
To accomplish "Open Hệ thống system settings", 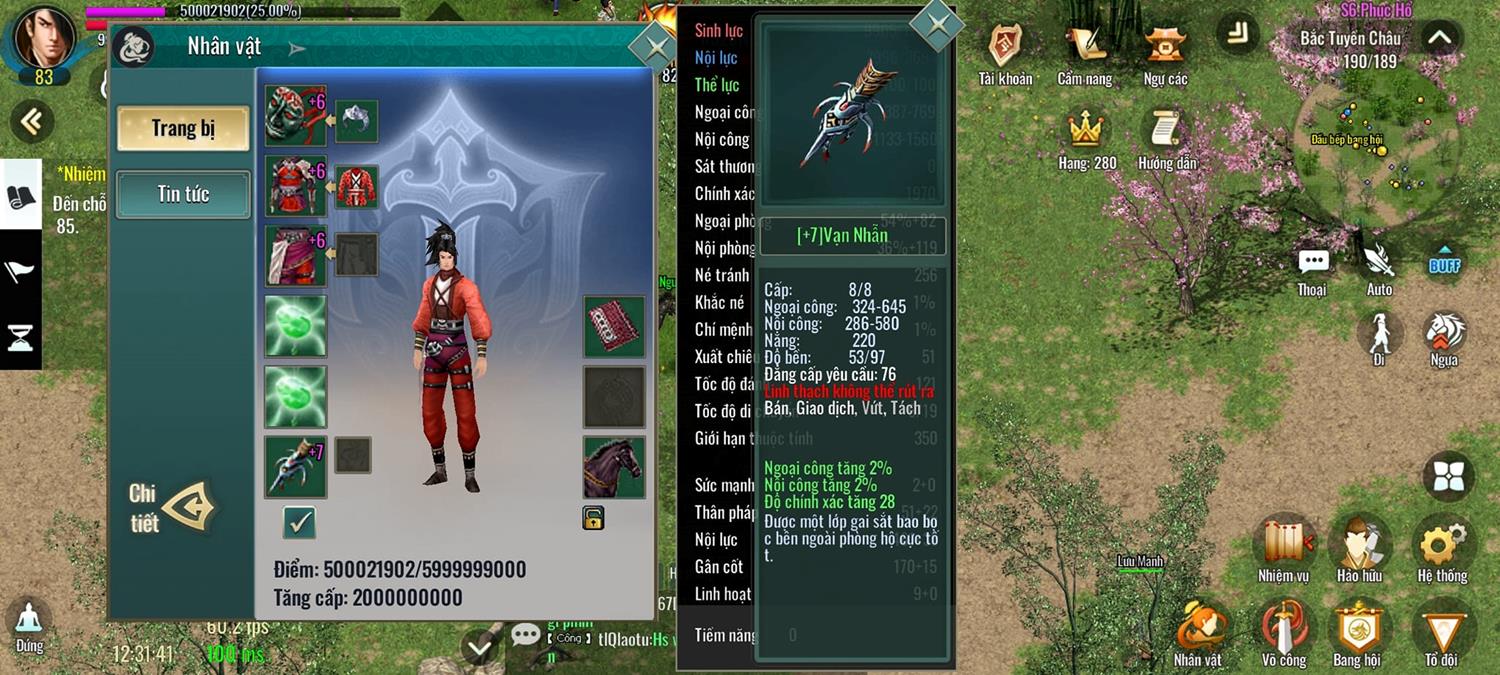I will [x=1442, y=546].
